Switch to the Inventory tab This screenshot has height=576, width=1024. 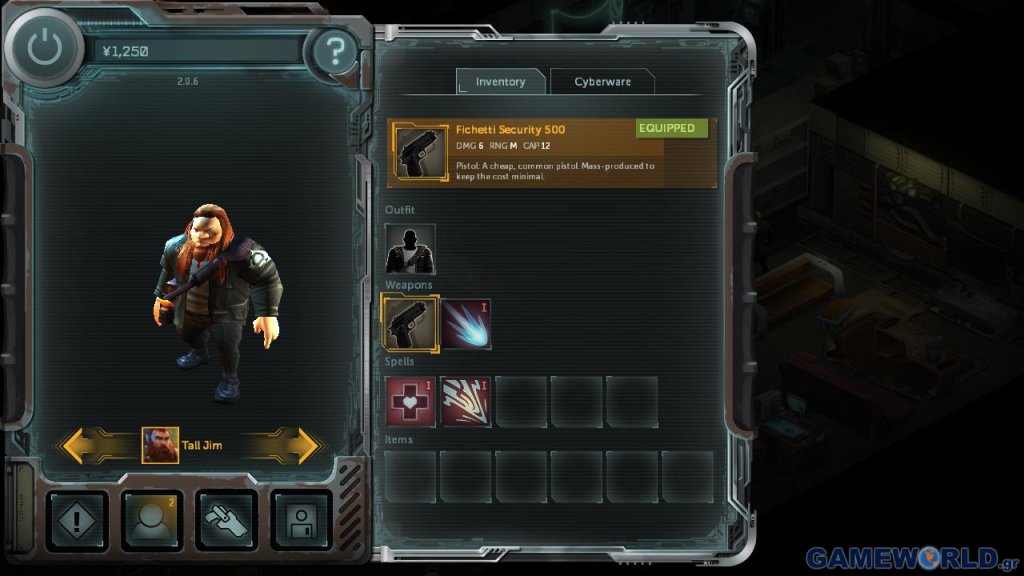(x=500, y=82)
